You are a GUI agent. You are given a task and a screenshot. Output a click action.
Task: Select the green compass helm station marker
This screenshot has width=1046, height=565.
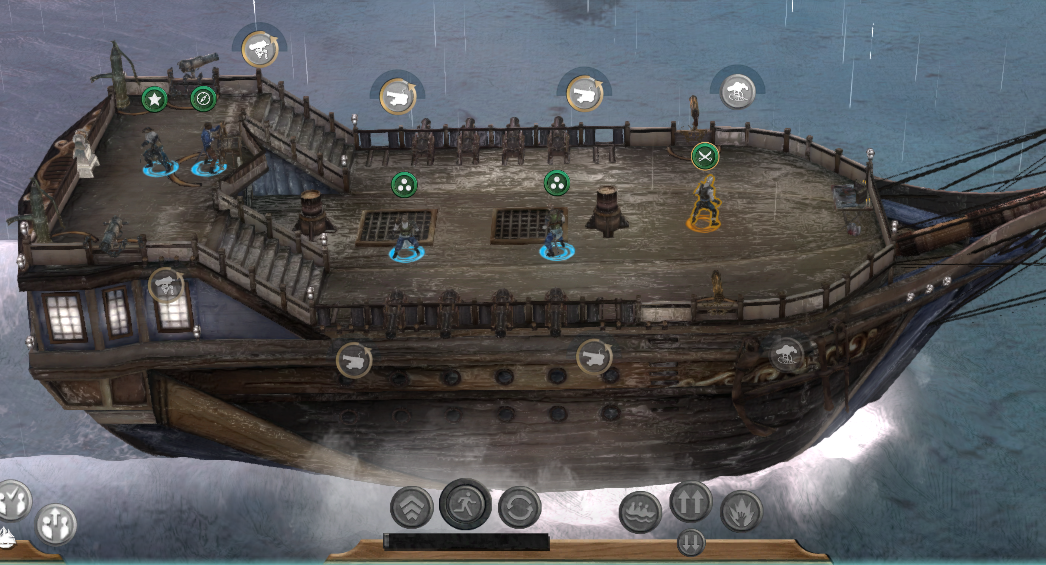tap(204, 98)
